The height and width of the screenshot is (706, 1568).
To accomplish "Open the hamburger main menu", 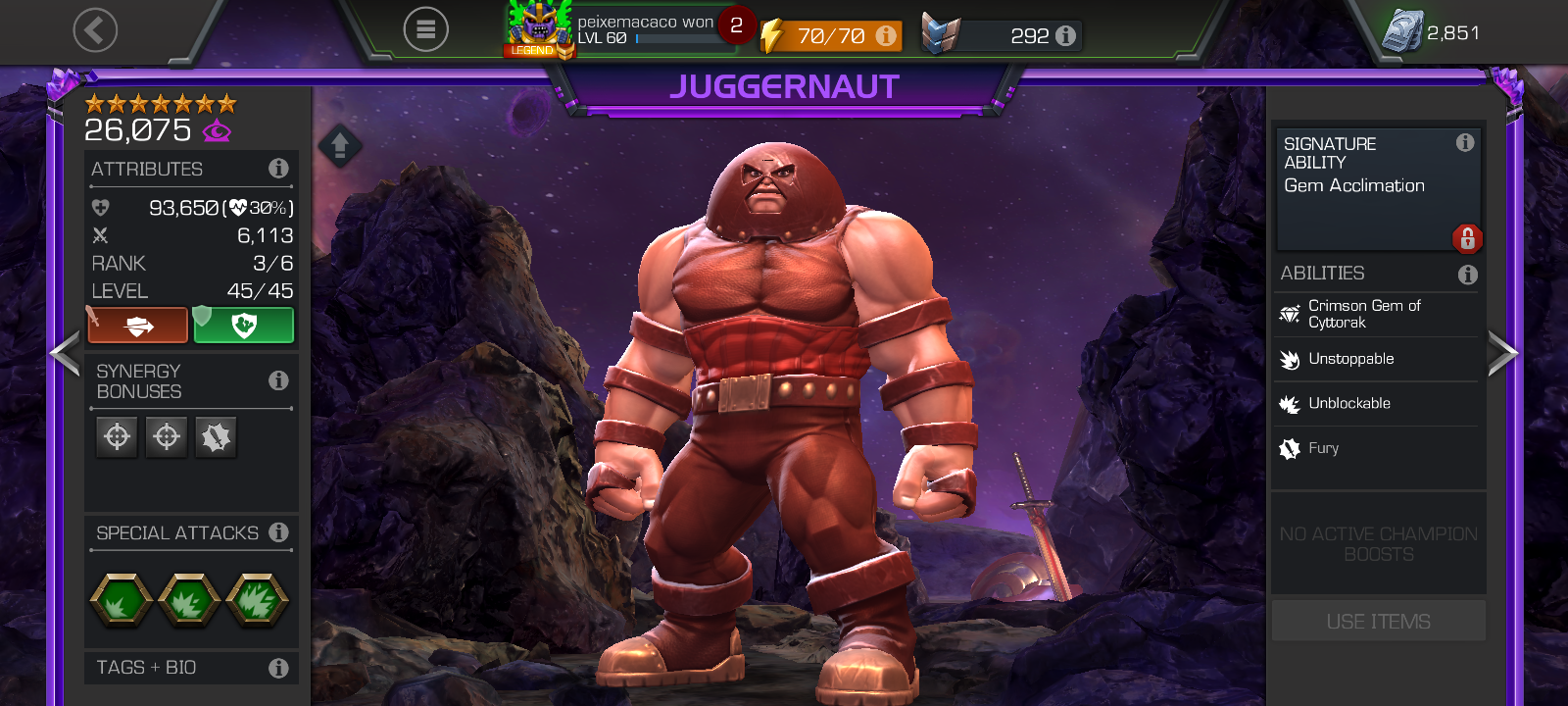I will click(x=425, y=30).
